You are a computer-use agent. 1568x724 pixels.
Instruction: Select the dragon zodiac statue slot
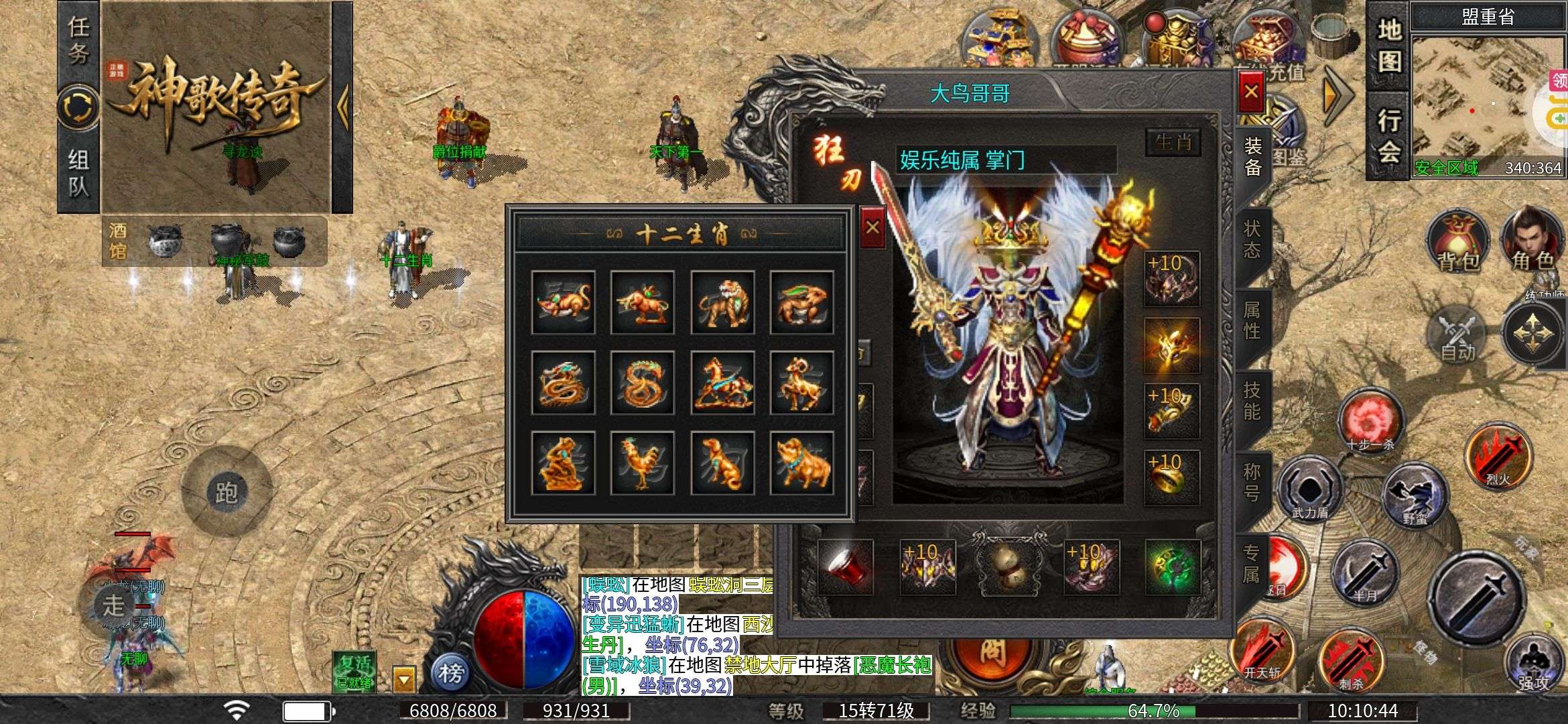(563, 383)
